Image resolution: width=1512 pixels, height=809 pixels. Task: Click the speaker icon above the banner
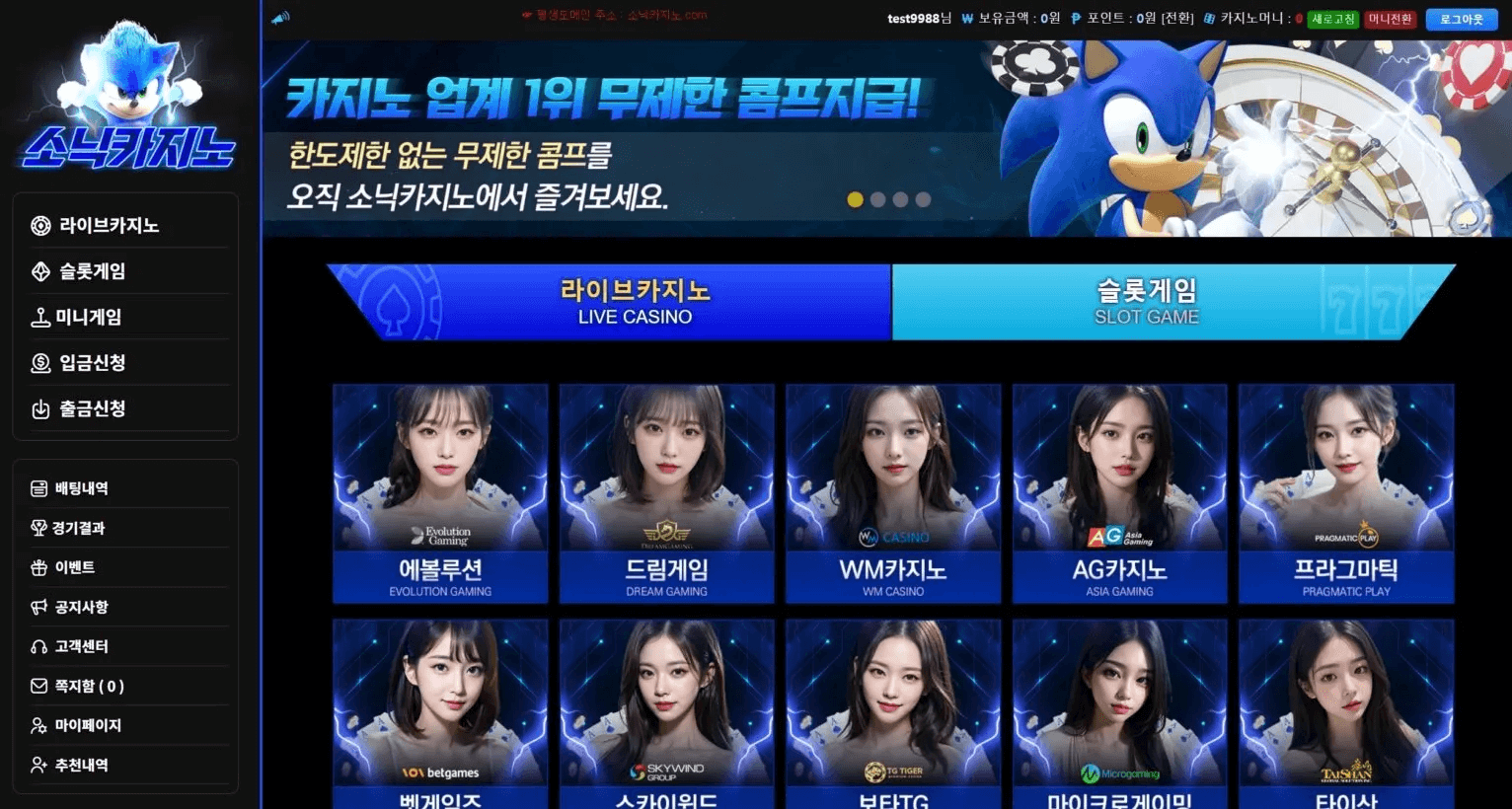(278, 15)
